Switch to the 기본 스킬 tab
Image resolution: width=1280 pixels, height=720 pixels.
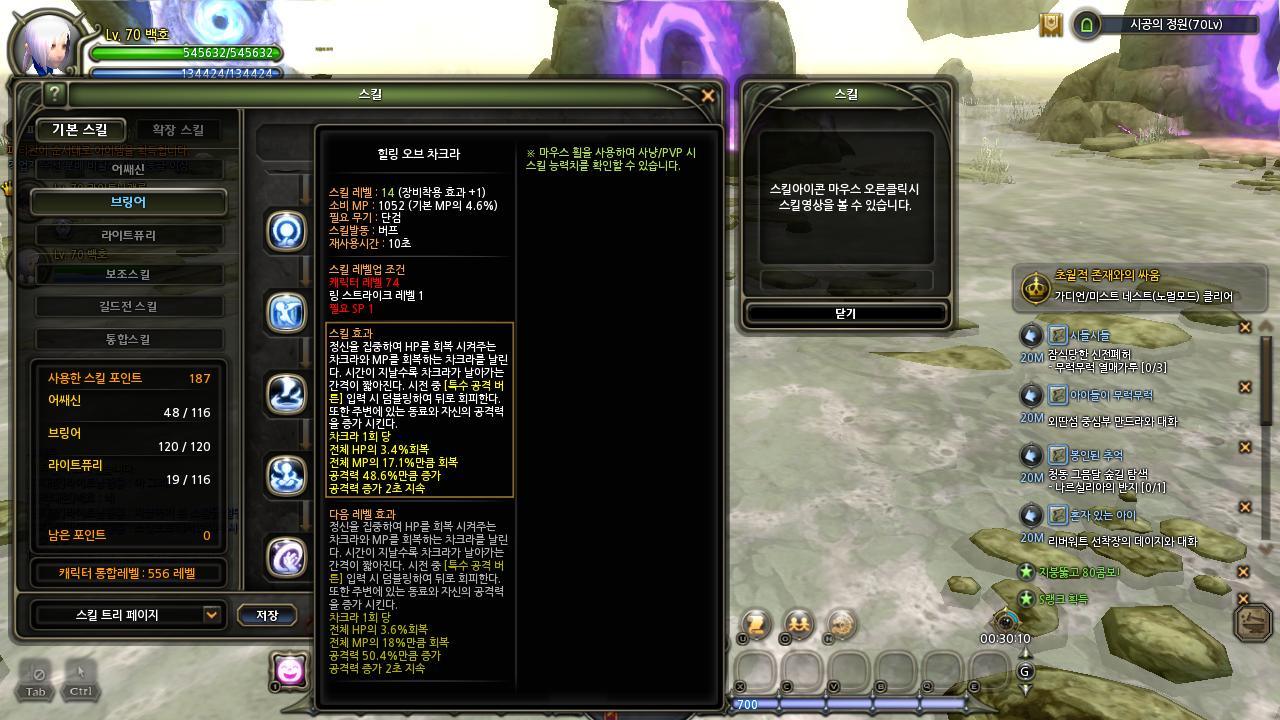82,130
